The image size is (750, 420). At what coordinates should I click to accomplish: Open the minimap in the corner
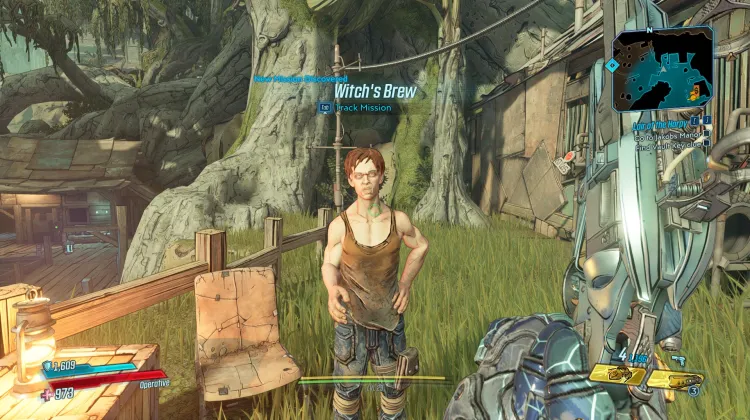pos(663,67)
